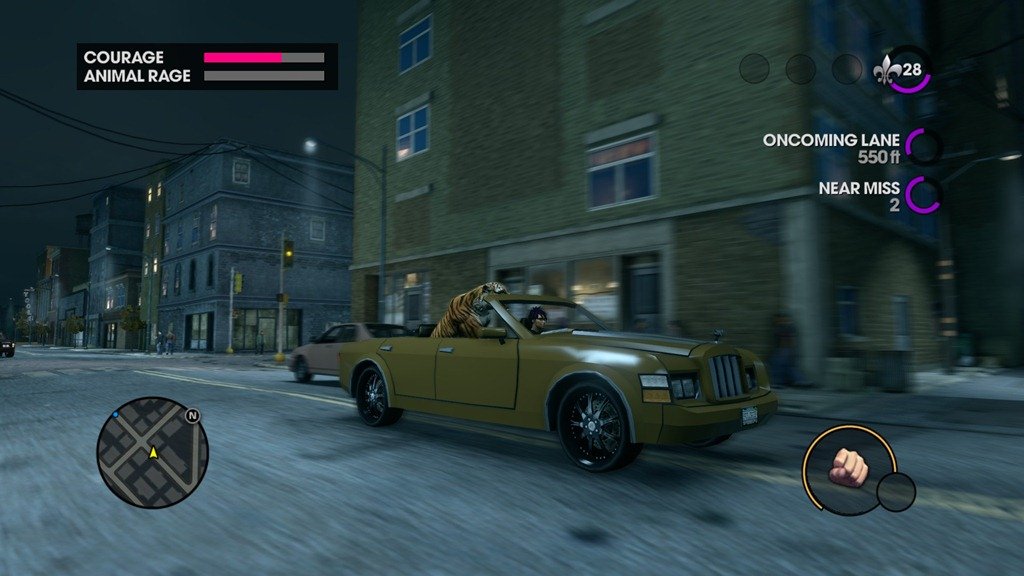Image resolution: width=1024 pixels, height=576 pixels.
Task: Select the fist weapon icon
Action: [x=848, y=468]
